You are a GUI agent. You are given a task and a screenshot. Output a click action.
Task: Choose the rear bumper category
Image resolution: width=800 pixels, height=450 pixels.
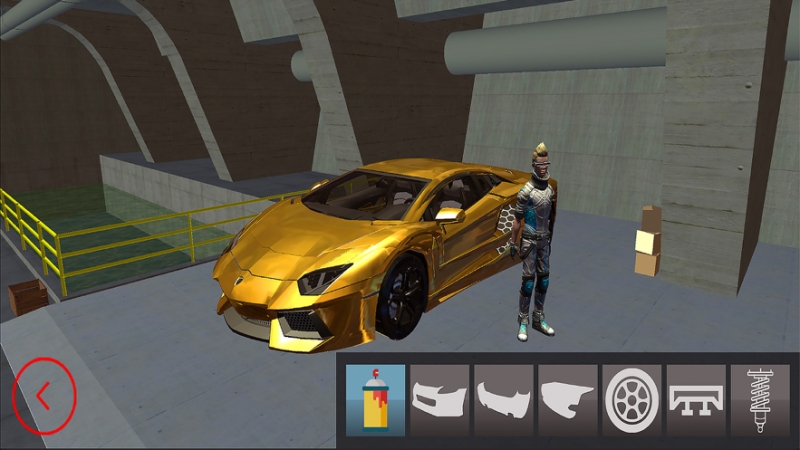tap(504, 400)
